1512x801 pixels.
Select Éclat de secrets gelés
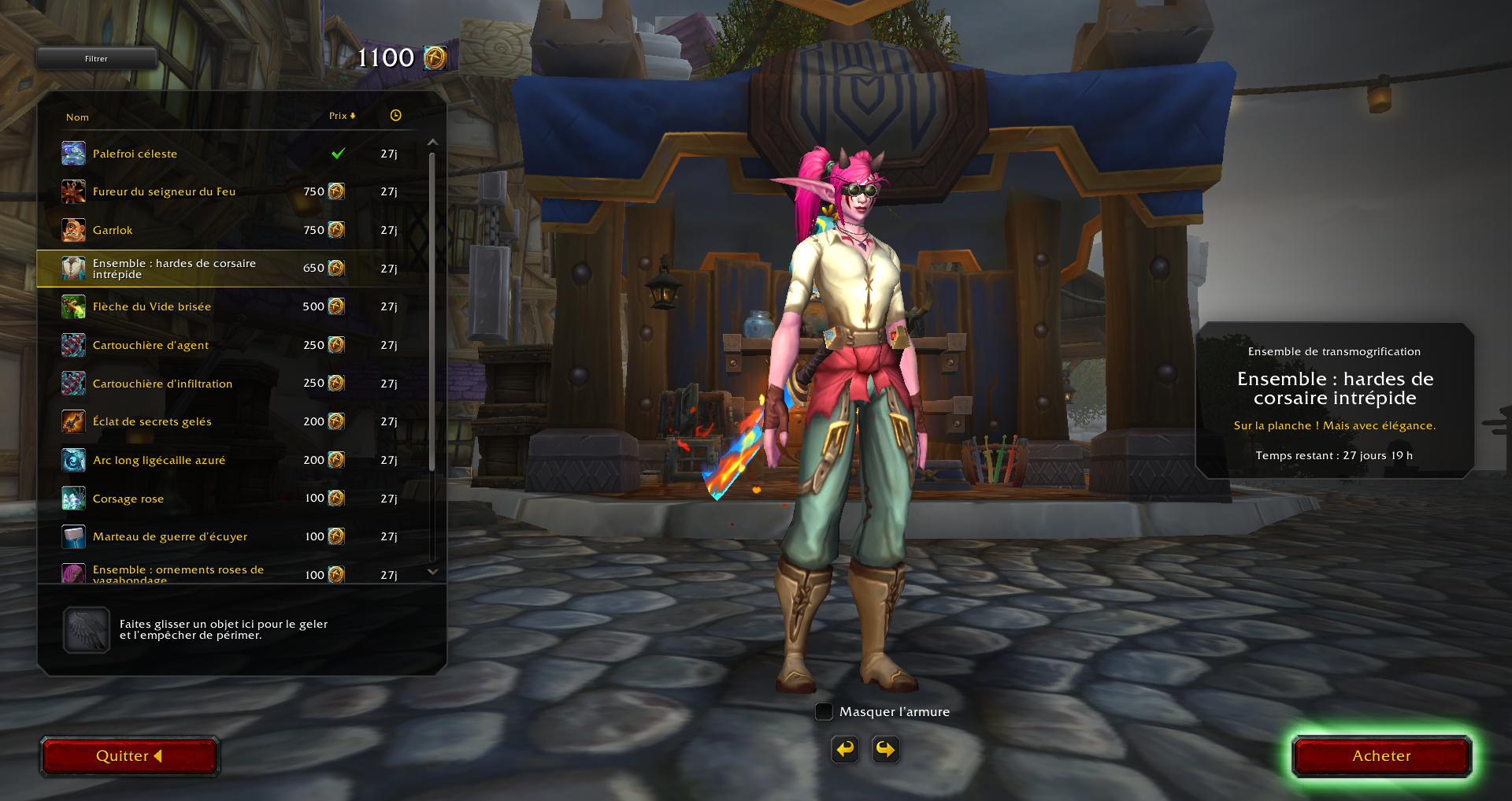pos(152,421)
